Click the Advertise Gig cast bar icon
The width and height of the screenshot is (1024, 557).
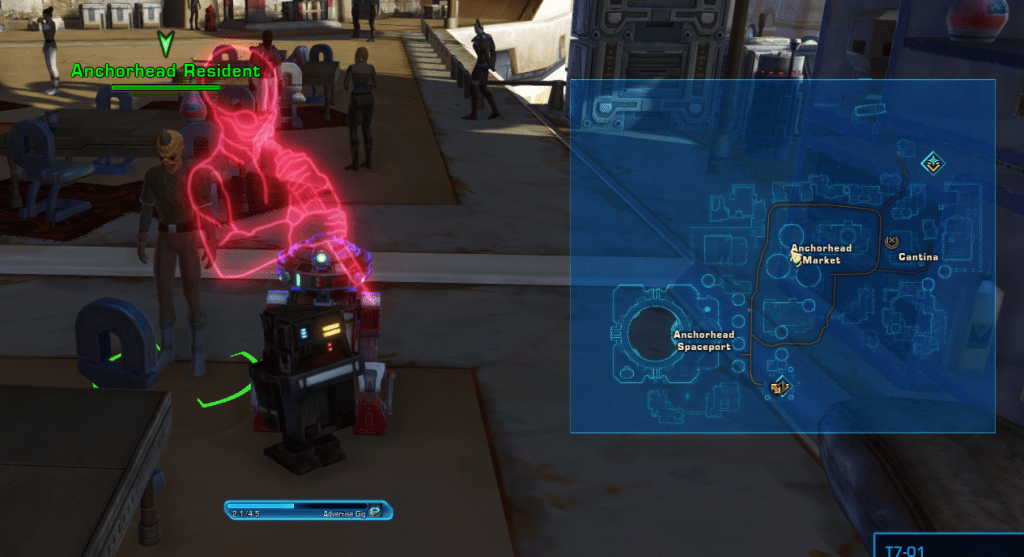[x=376, y=511]
